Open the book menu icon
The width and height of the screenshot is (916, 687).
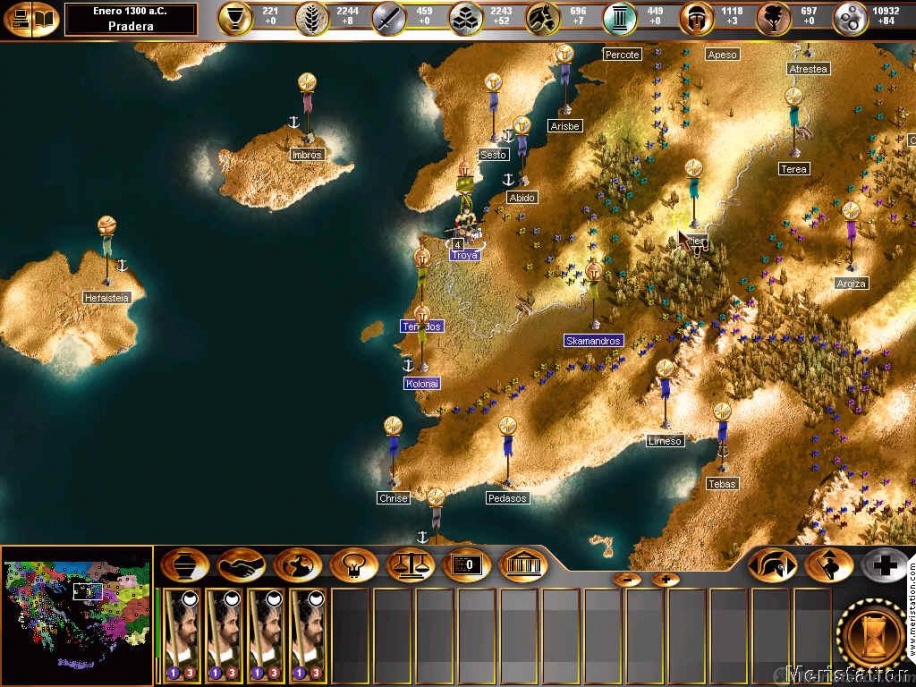[31, 19]
